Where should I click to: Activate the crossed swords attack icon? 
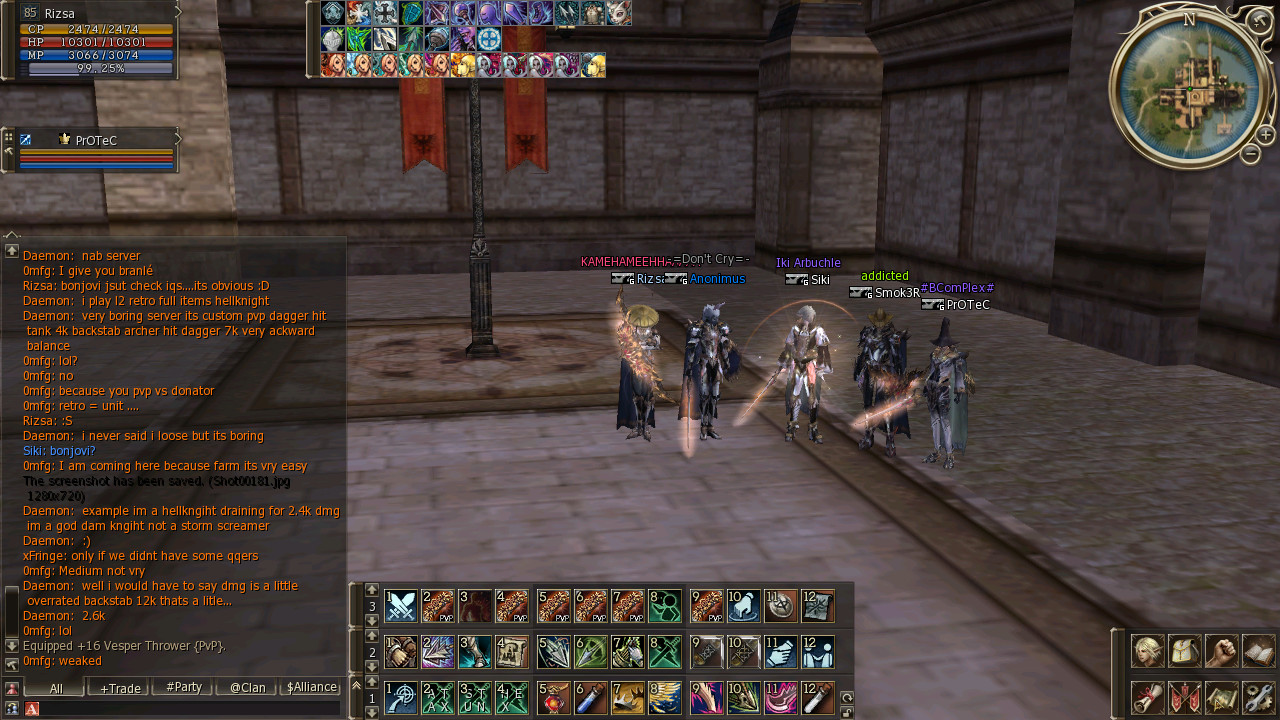(x=401, y=606)
